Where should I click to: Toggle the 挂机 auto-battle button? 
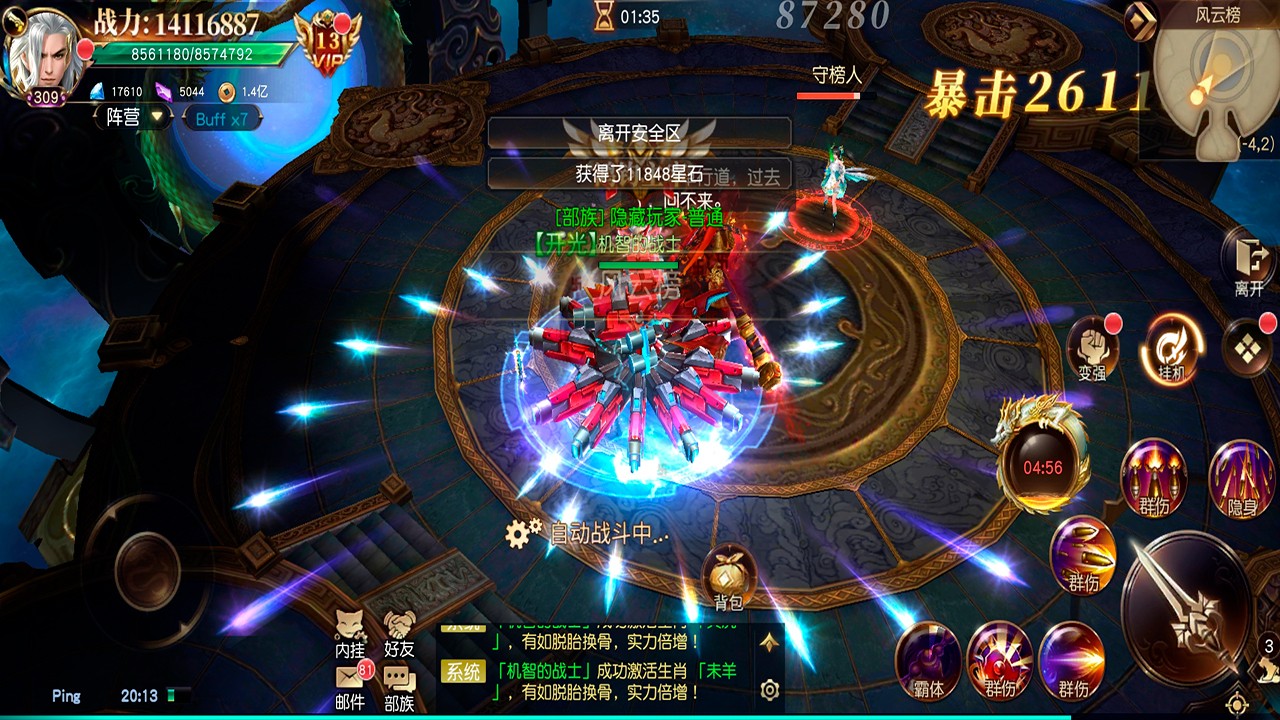(x=1170, y=347)
